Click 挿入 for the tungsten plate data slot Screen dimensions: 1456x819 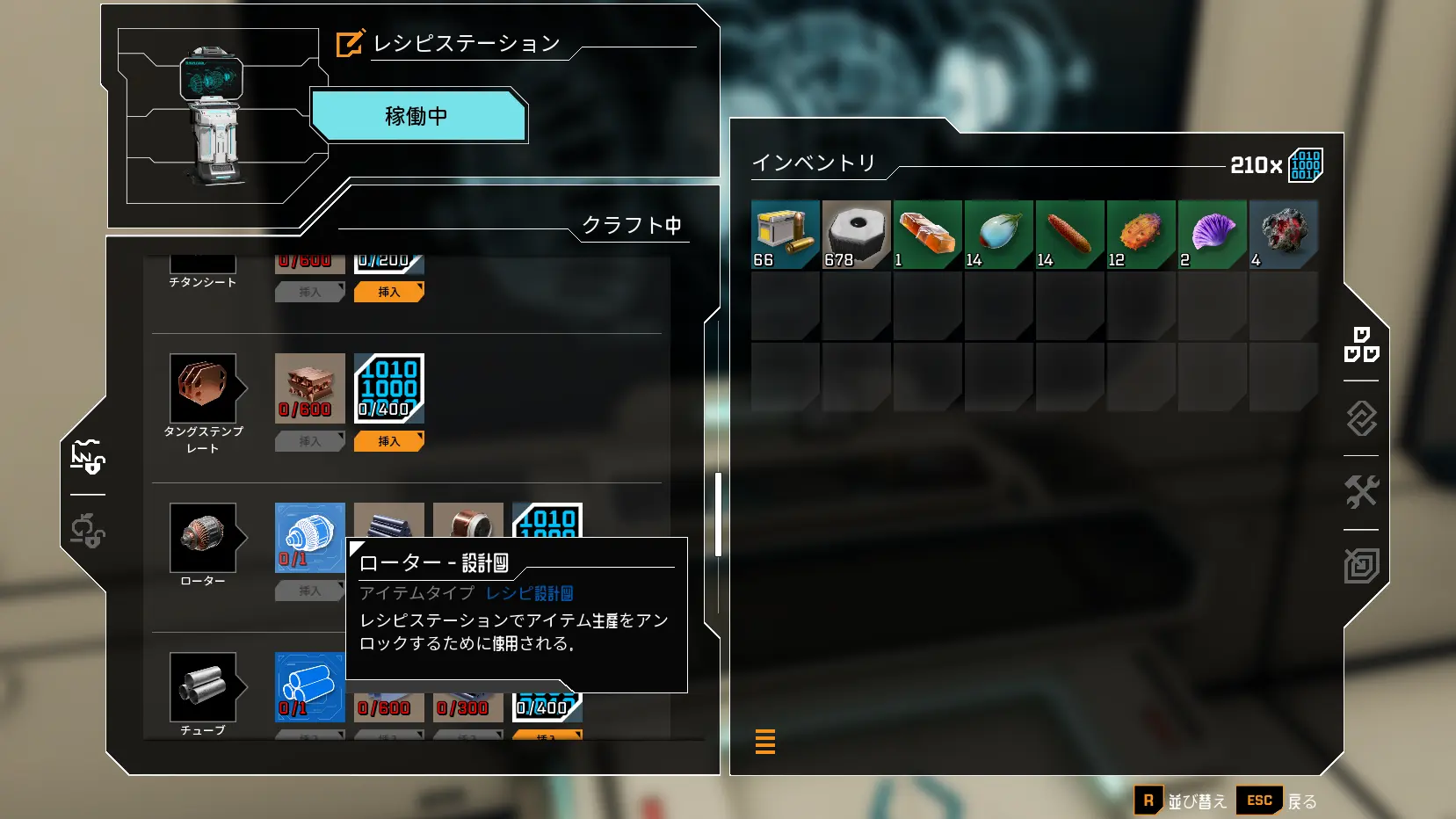point(388,441)
